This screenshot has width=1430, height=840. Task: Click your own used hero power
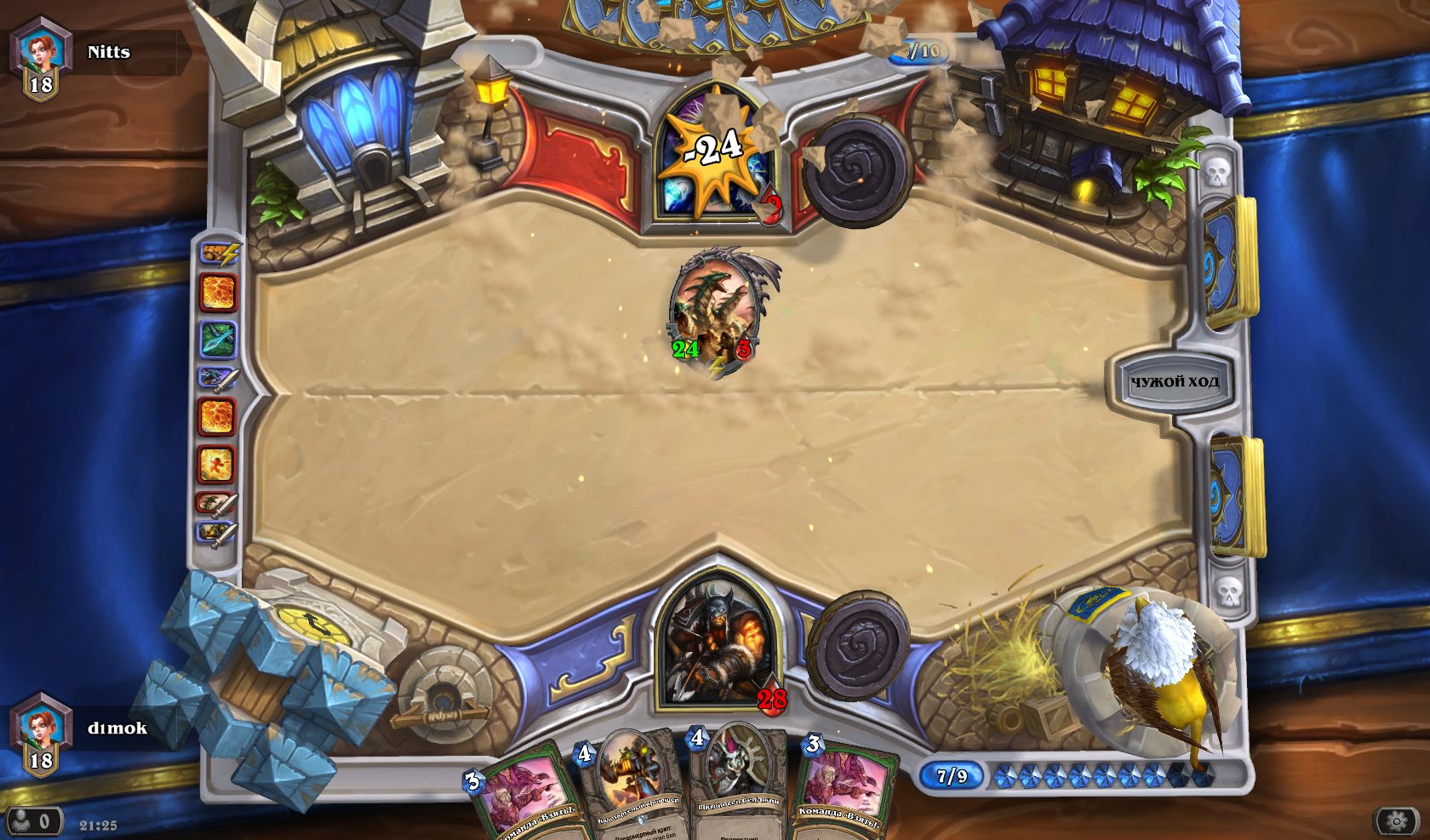tap(858, 645)
